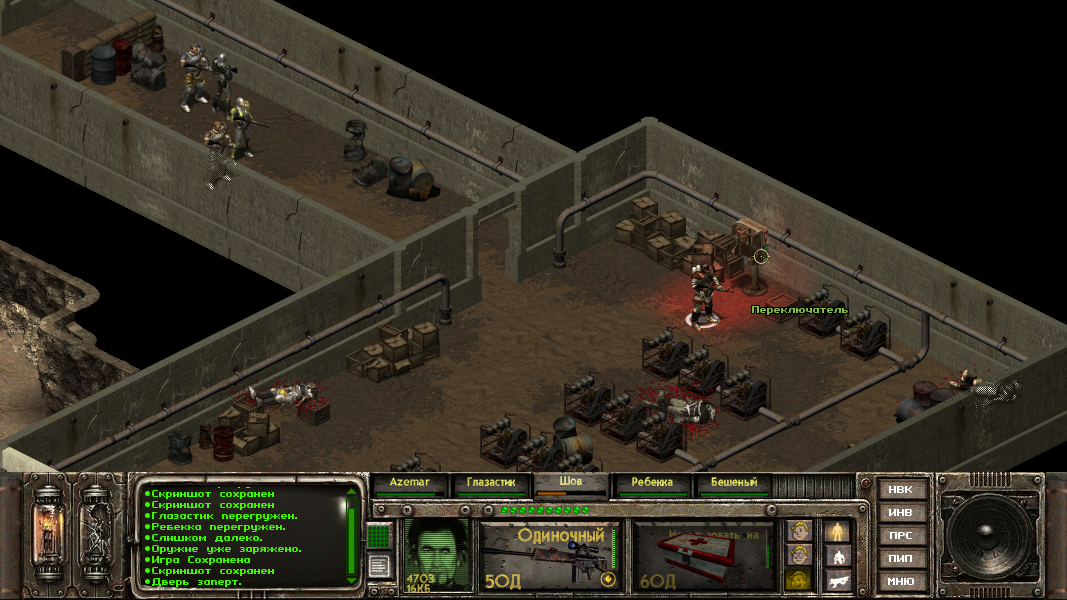Open the ИНВ inventory screen
This screenshot has width=1067, height=600.
click(900, 513)
